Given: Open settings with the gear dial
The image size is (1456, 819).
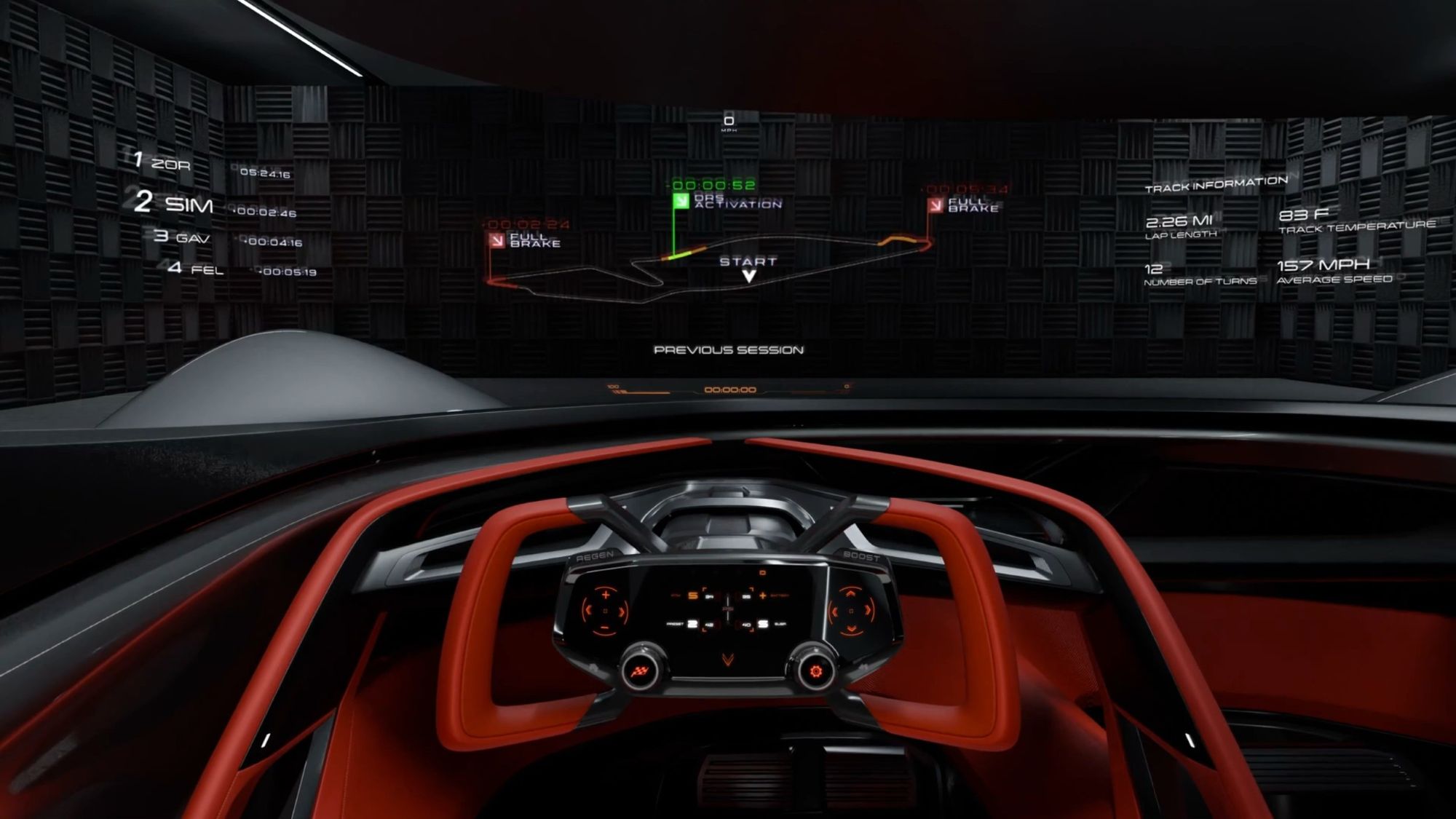Looking at the screenshot, I should [x=815, y=670].
